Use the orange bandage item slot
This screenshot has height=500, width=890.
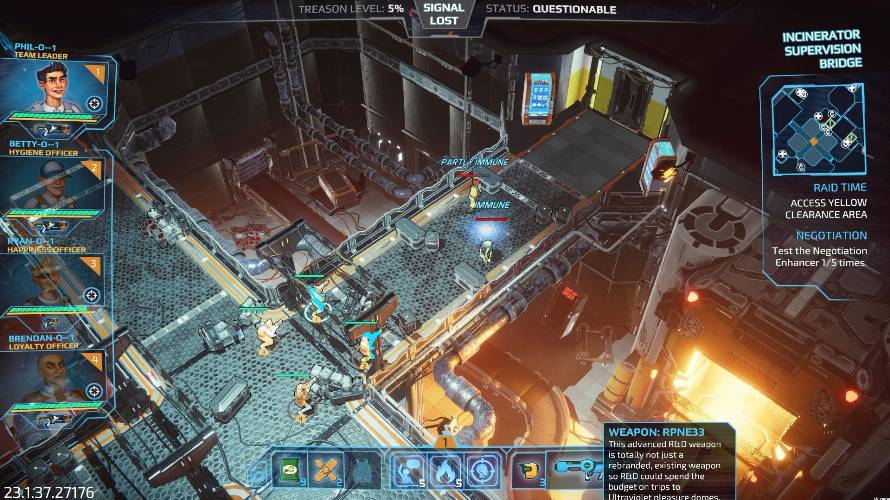(x=328, y=468)
